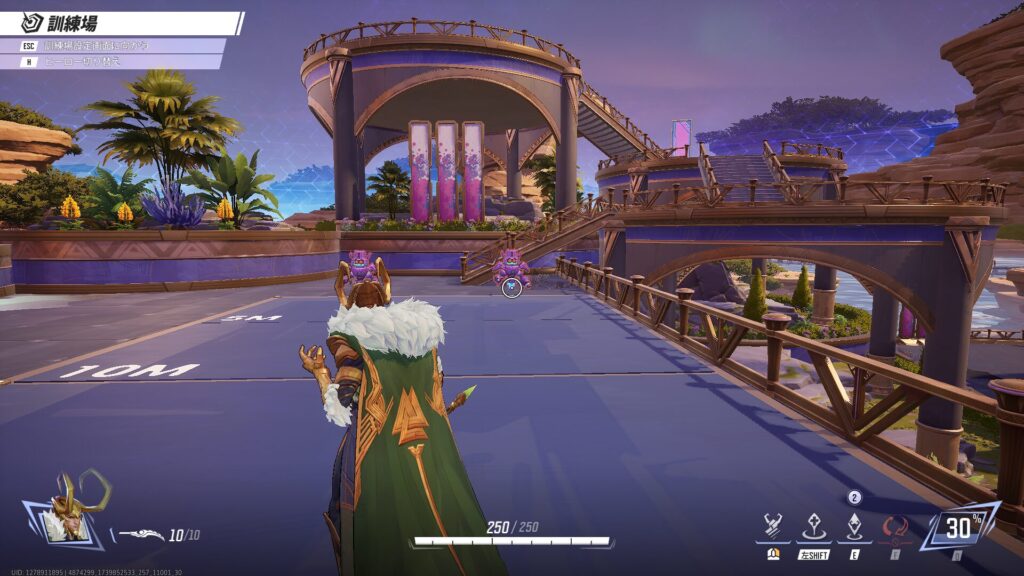The image size is (1024, 576).
Task: Select the scepter weapon icon
Action: 141,534
